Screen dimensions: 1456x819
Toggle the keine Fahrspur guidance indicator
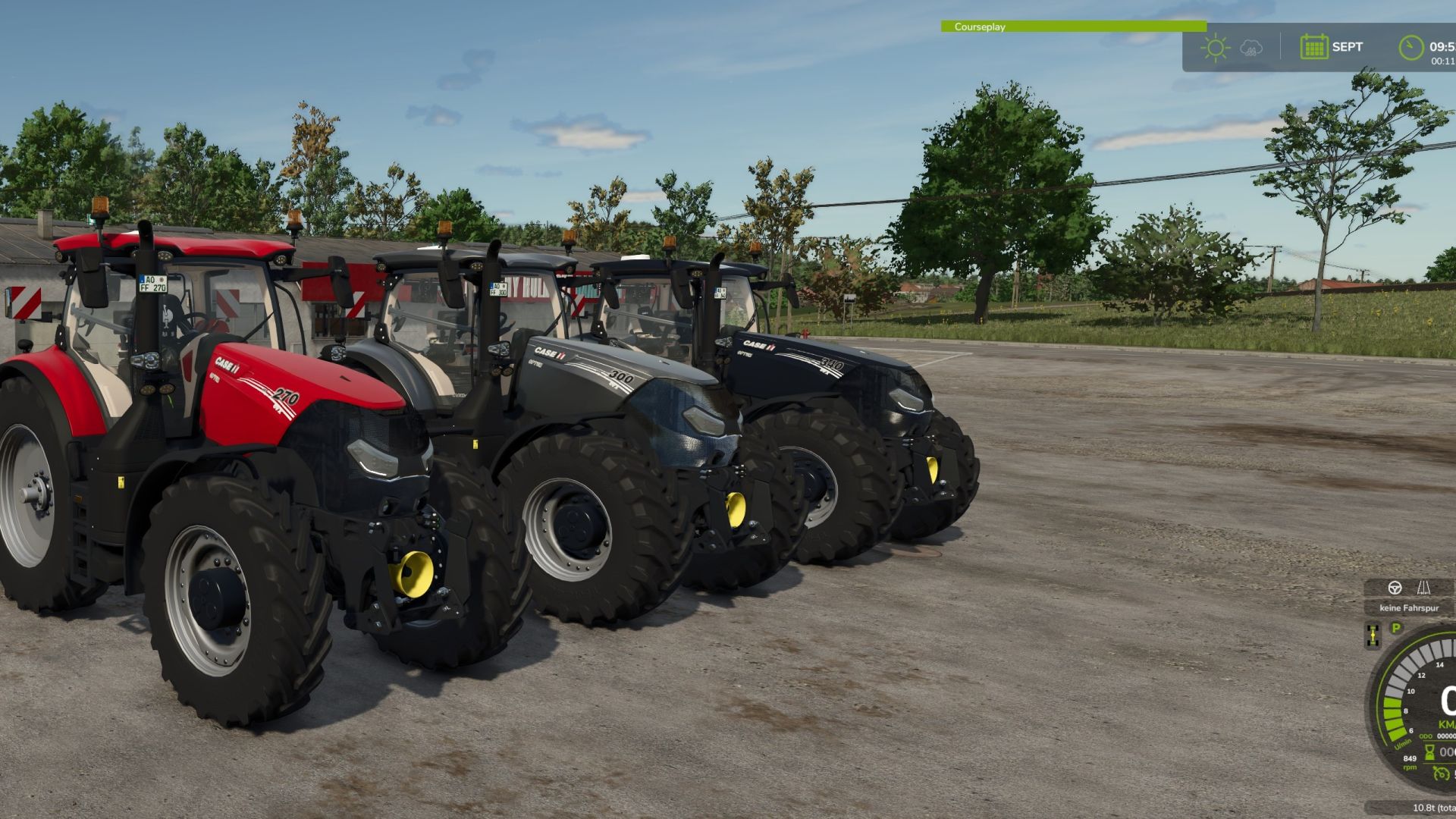1410,607
